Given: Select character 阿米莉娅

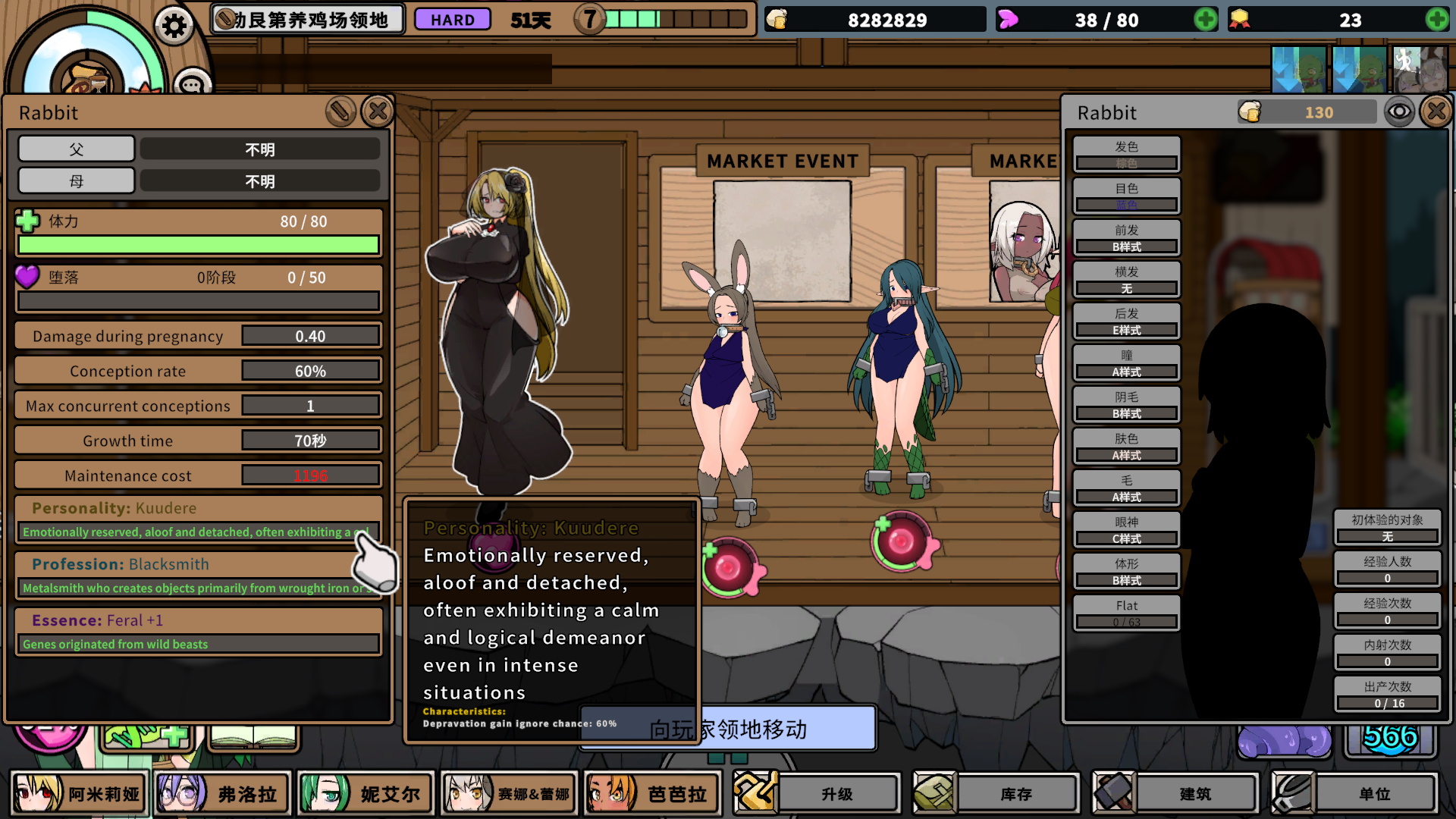Looking at the screenshot, I should [78, 793].
